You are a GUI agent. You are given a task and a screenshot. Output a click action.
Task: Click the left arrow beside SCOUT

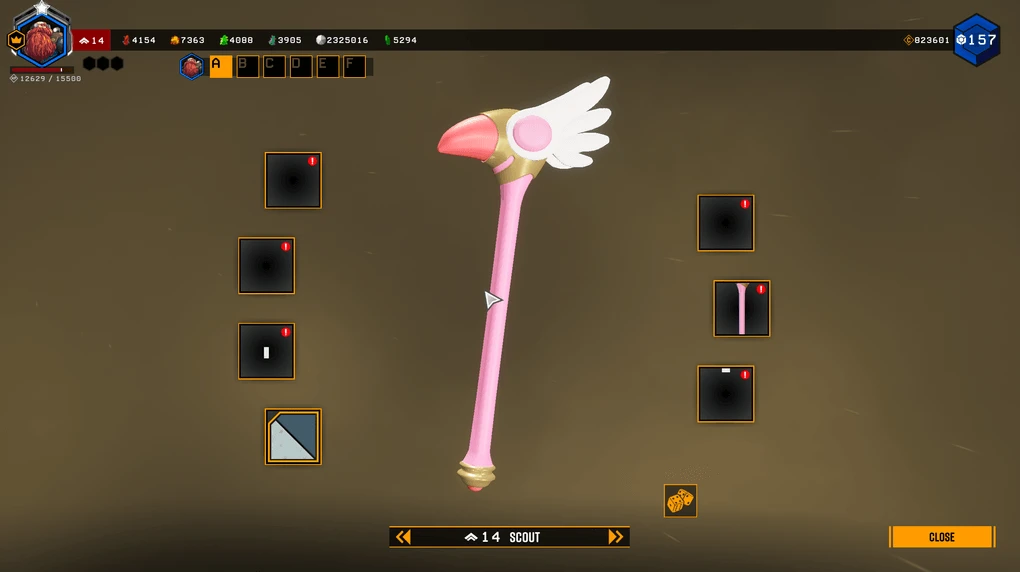pos(403,537)
